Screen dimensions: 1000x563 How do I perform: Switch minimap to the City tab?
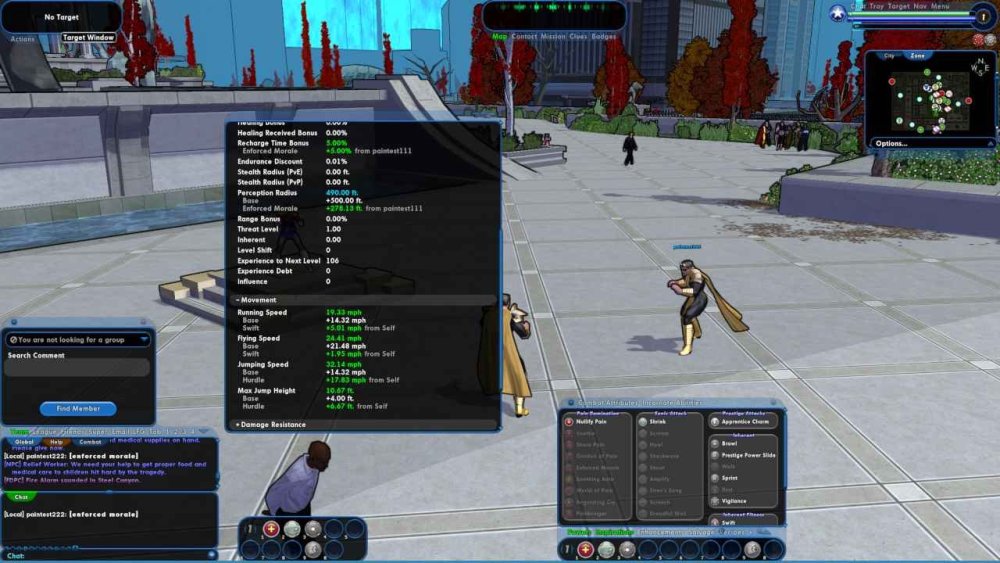click(x=888, y=56)
